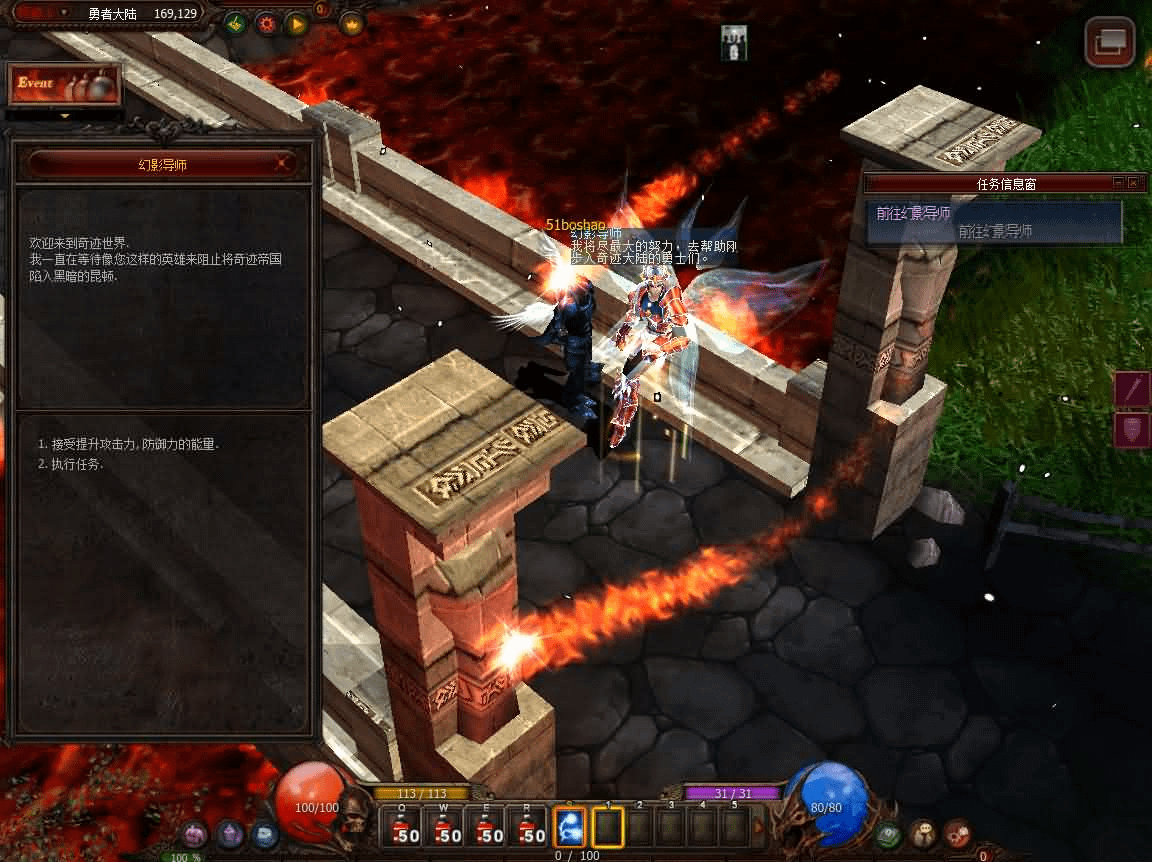The image size is (1152, 862).
Task: Use the R slot potion
Action: tap(529, 828)
